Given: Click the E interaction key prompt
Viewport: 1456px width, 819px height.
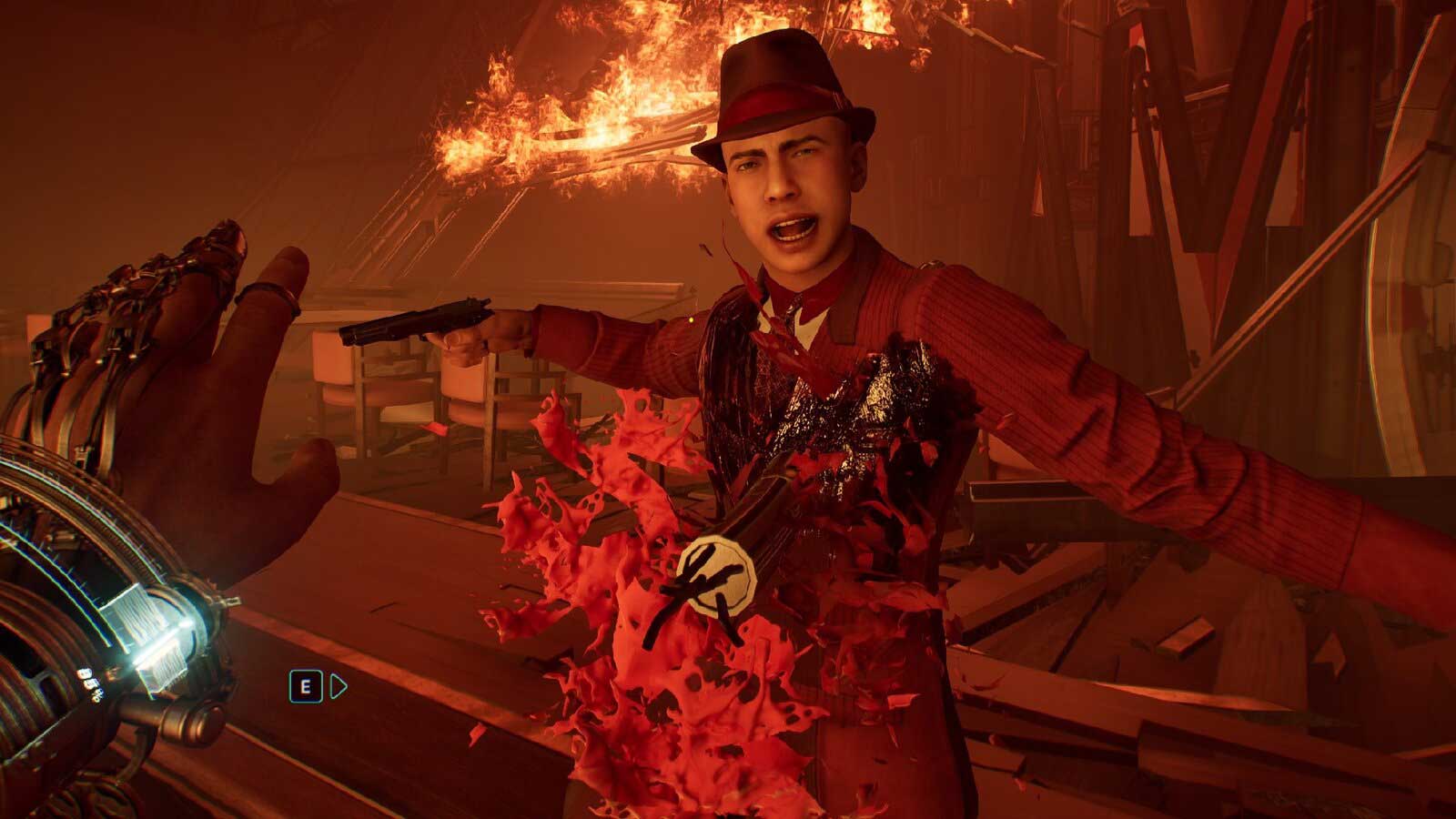Looking at the screenshot, I should [307, 686].
